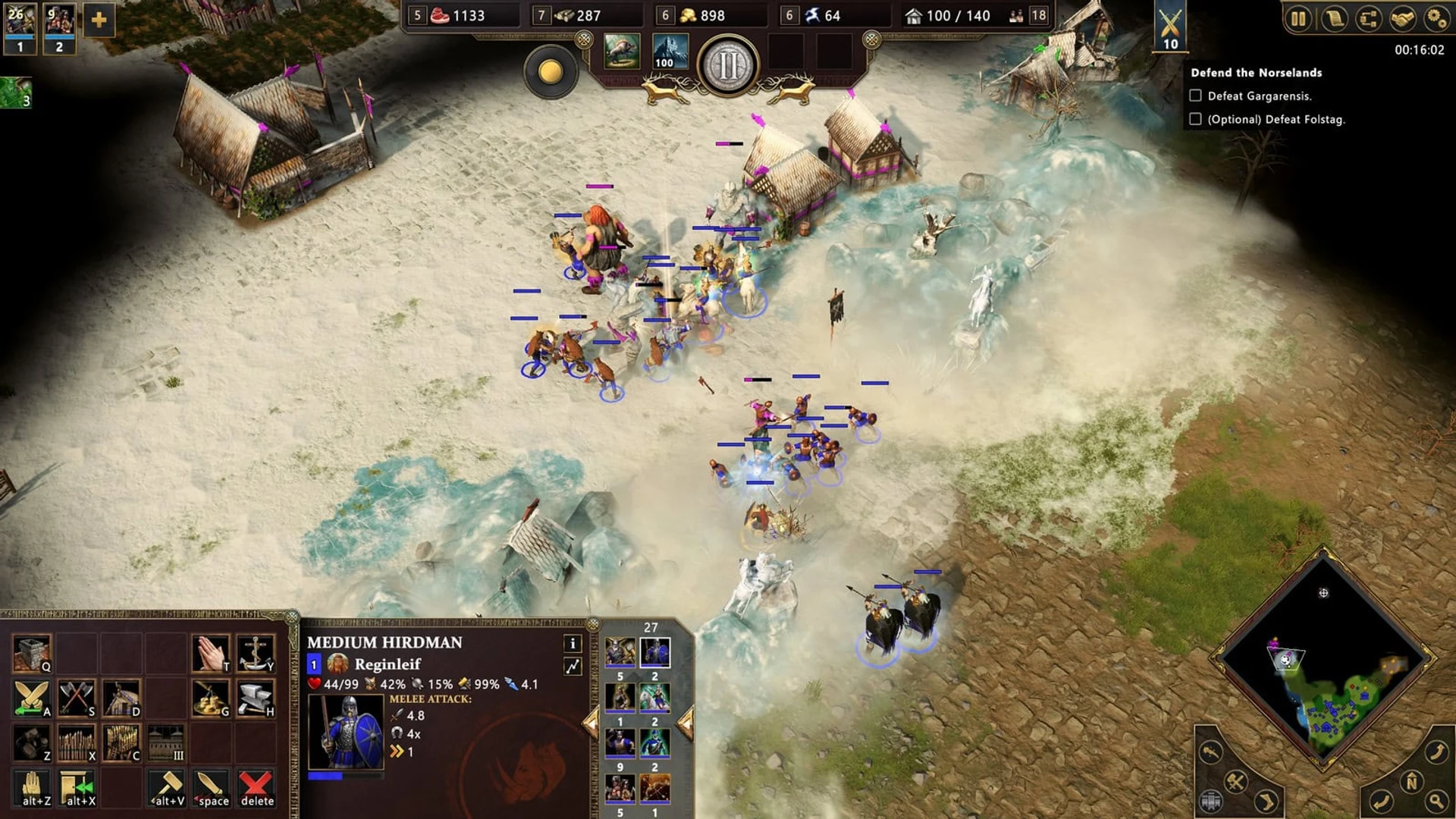Open the Tribute gold icon

click(x=209, y=698)
